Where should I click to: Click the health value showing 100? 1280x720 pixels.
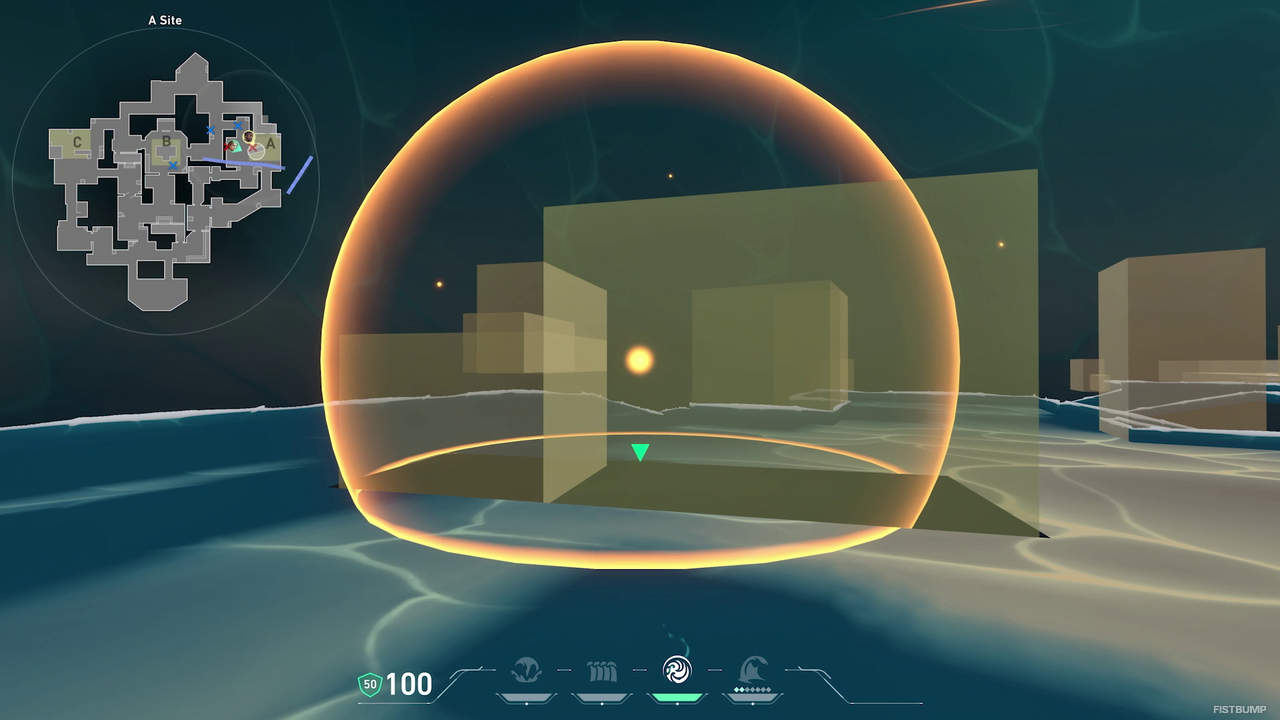tap(410, 685)
